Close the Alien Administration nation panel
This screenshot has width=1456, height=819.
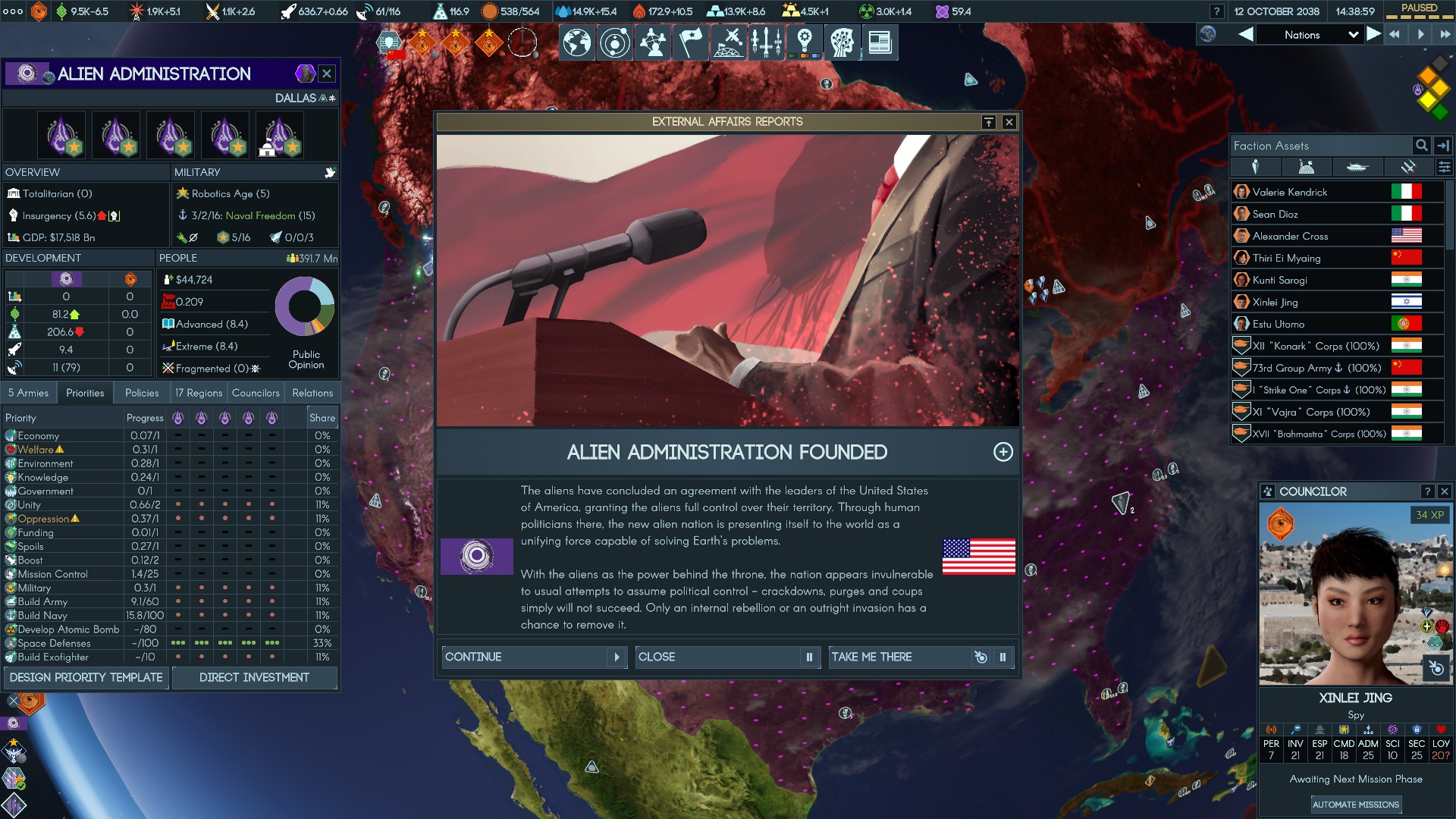(x=327, y=74)
